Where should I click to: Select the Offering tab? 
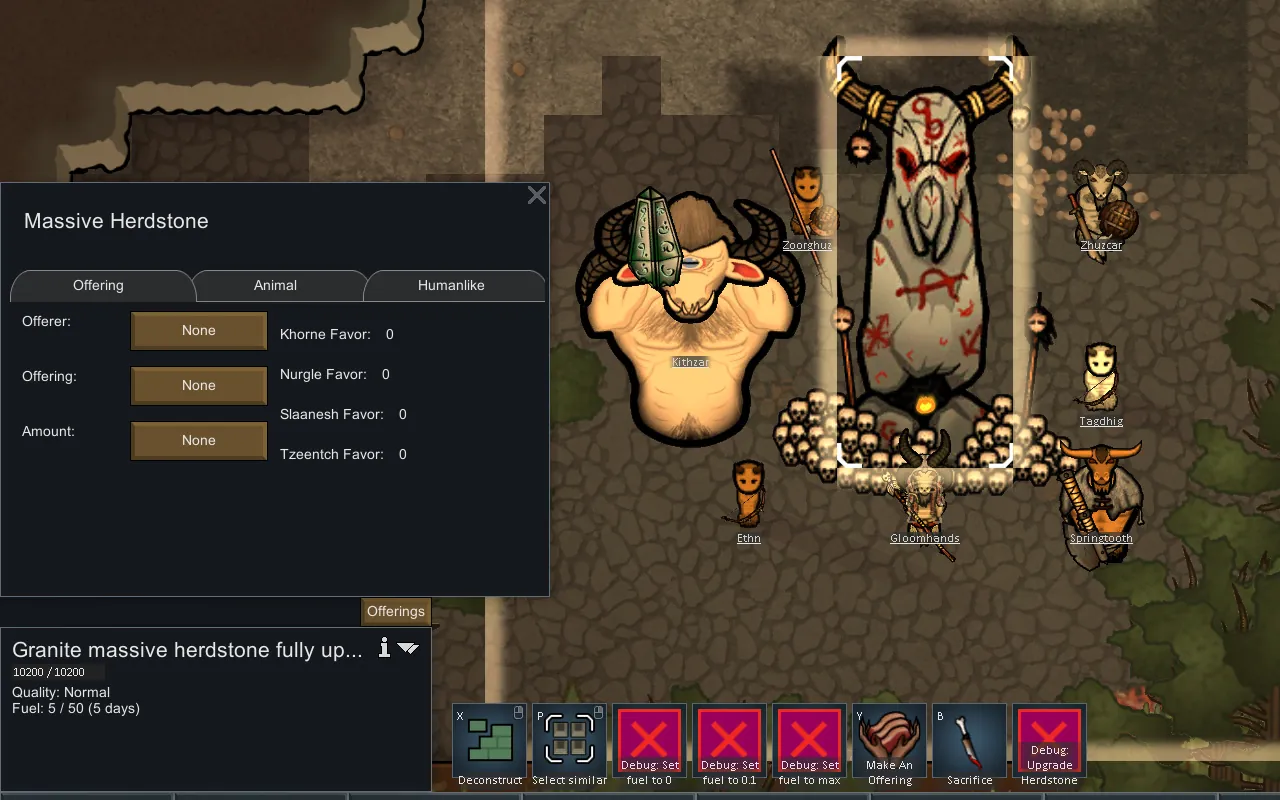click(98, 285)
